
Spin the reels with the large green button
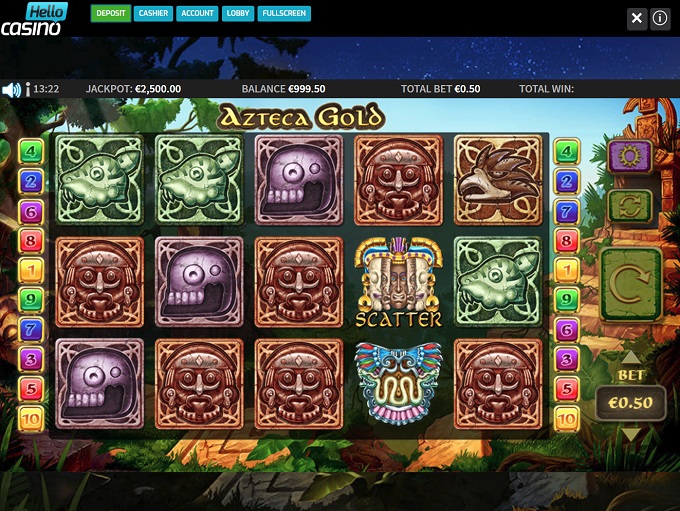click(x=630, y=284)
